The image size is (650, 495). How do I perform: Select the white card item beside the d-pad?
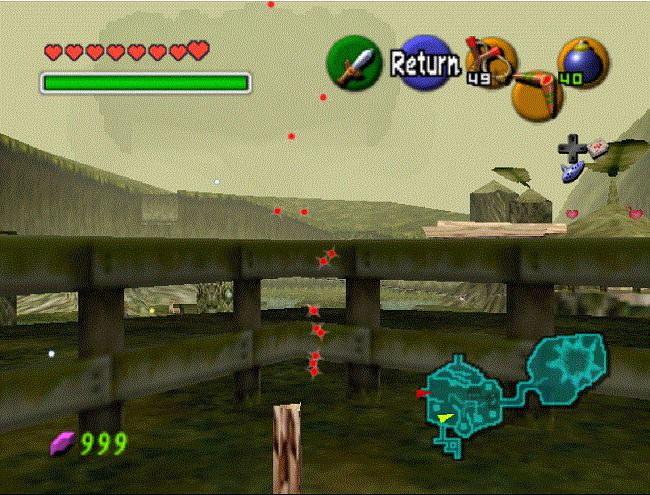[599, 148]
